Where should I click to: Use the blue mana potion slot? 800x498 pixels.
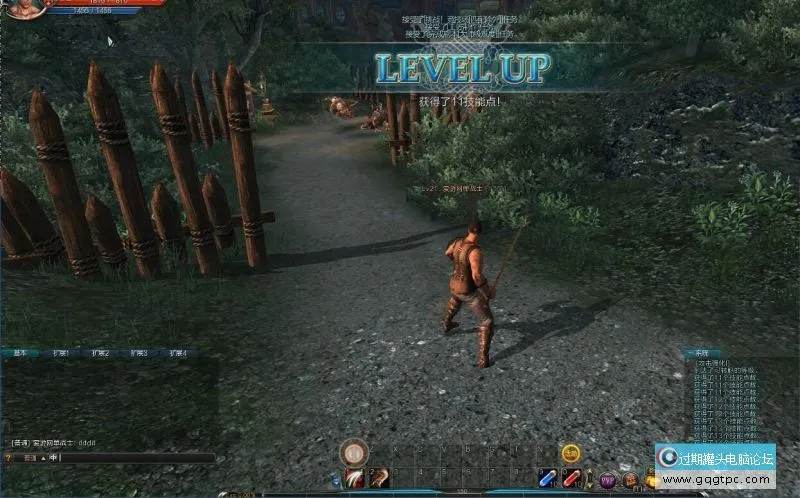[547, 479]
